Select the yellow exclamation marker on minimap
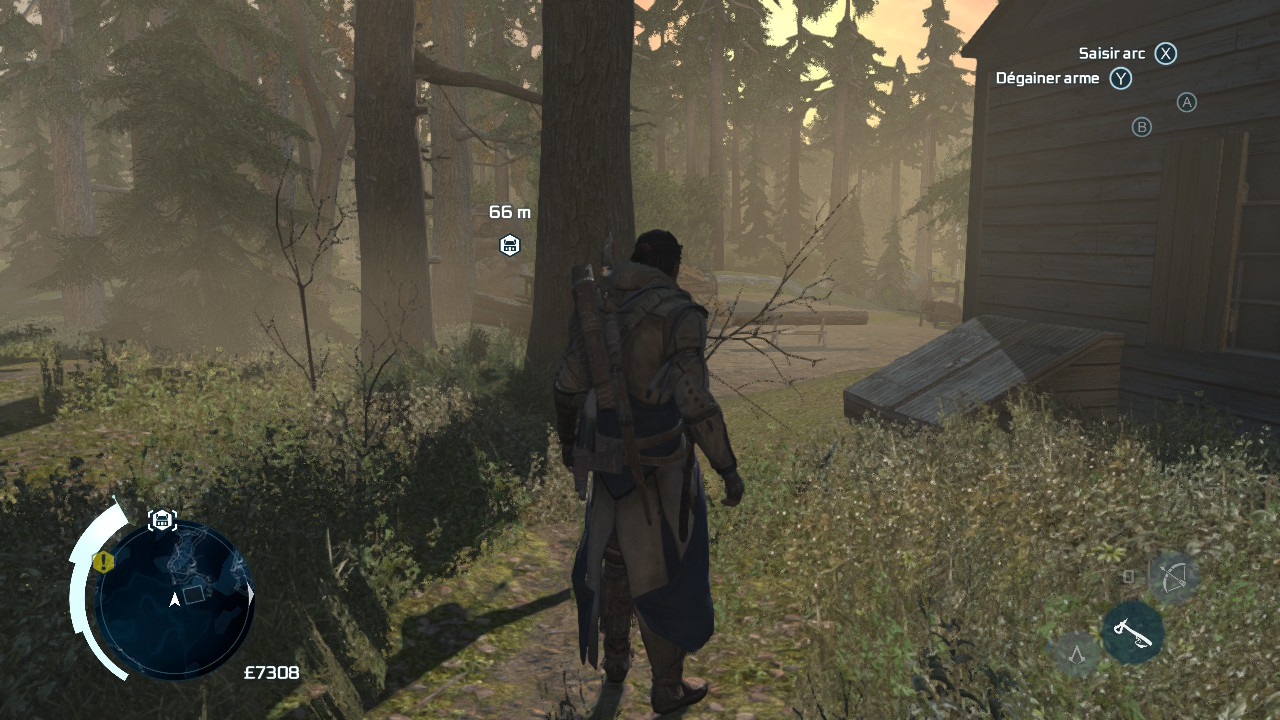Viewport: 1280px width, 720px height. 103,561
